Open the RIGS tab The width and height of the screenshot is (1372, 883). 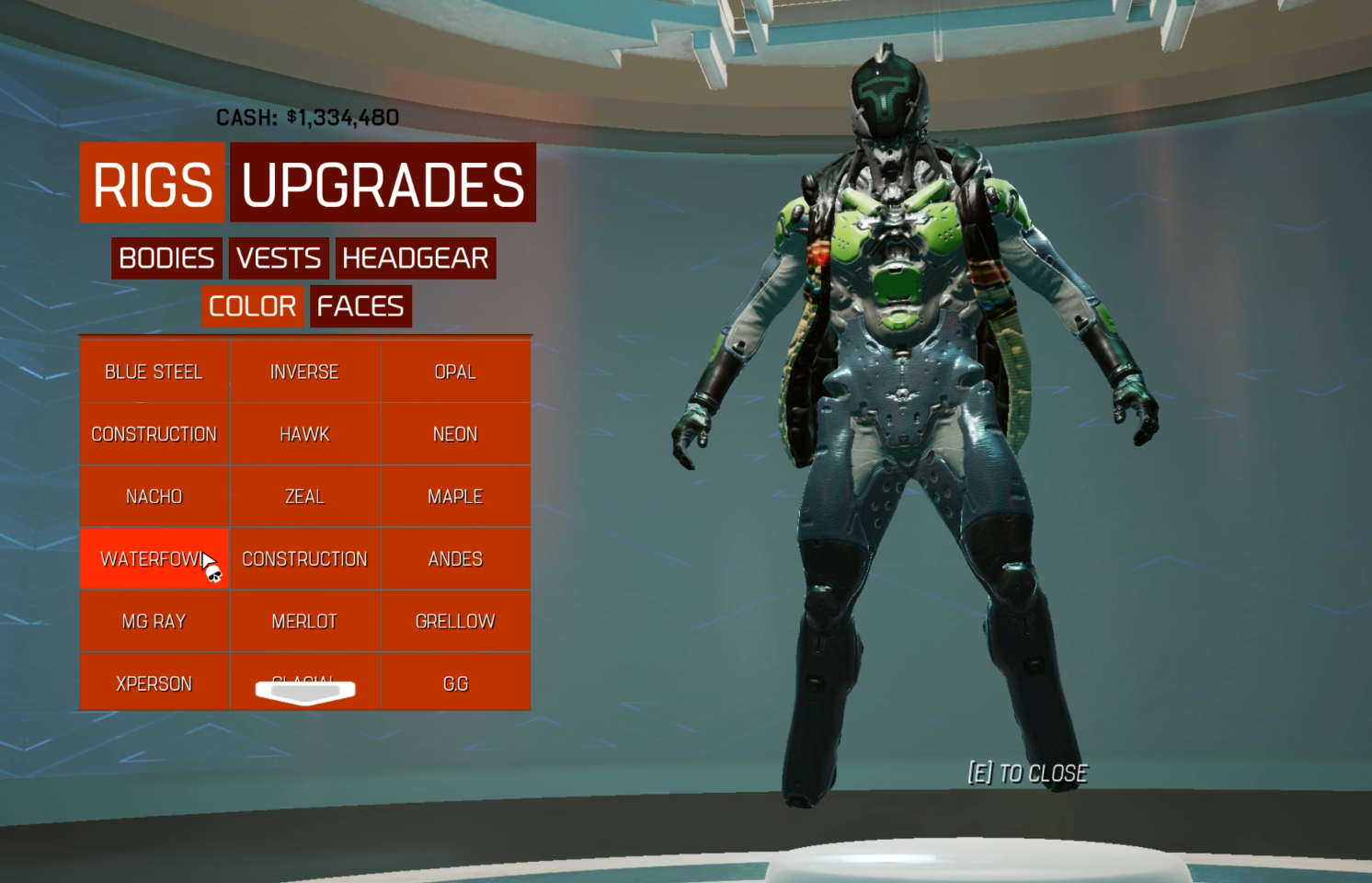(153, 183)
